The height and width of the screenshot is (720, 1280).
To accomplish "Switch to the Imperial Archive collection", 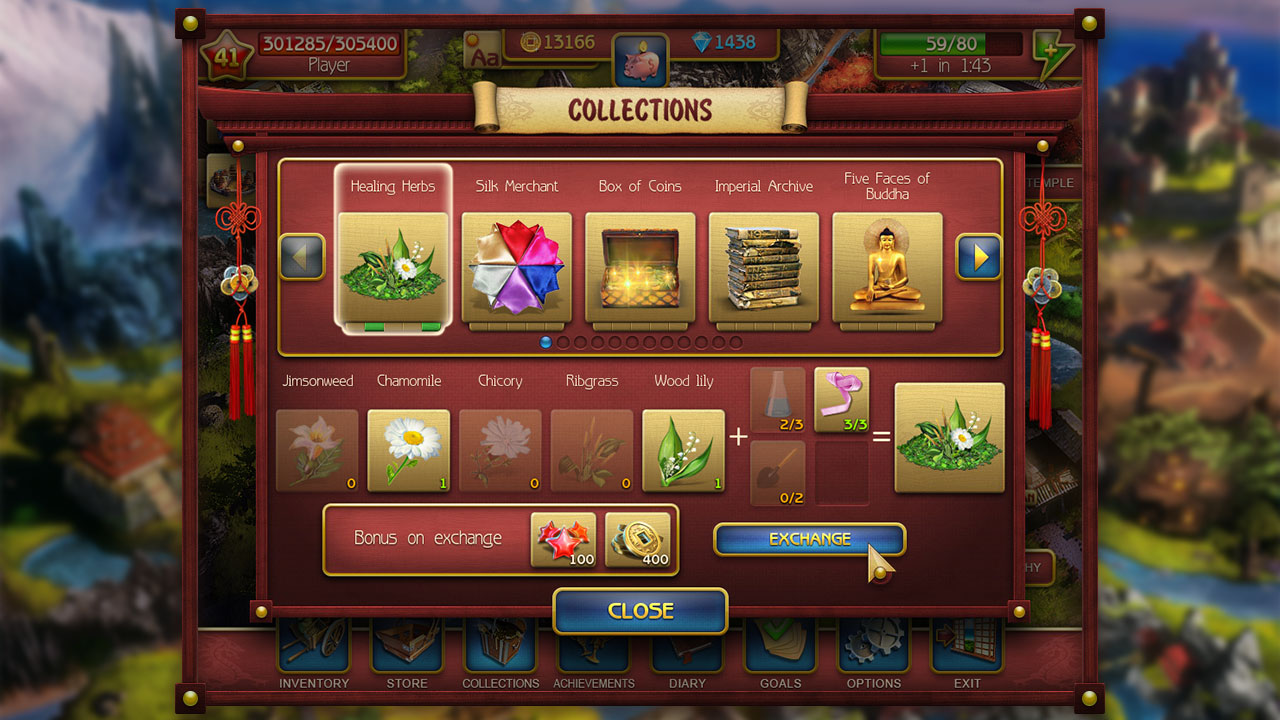I will 763,265.
